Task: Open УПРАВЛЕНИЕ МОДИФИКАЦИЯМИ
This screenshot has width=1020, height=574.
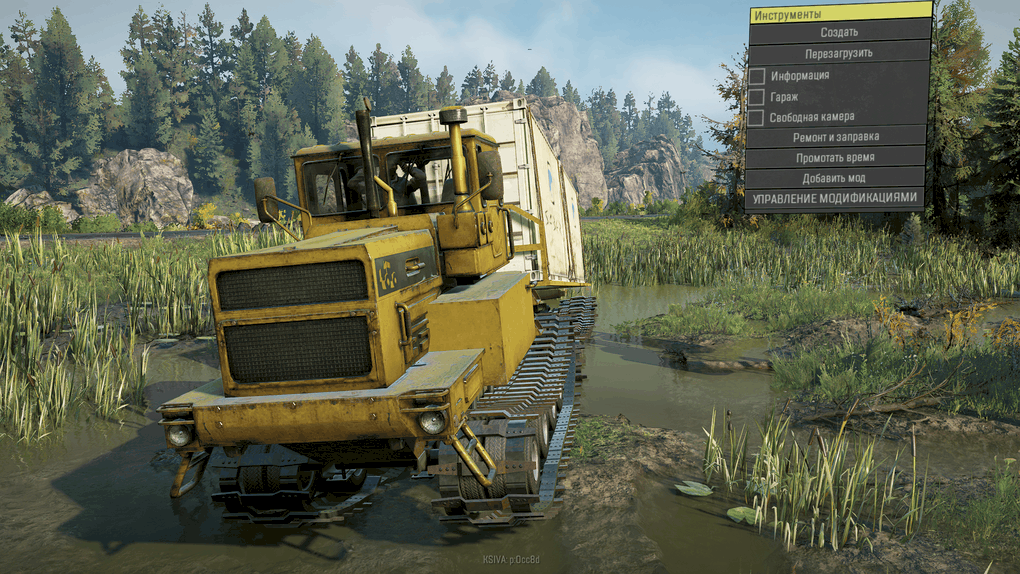Action: 838,198
